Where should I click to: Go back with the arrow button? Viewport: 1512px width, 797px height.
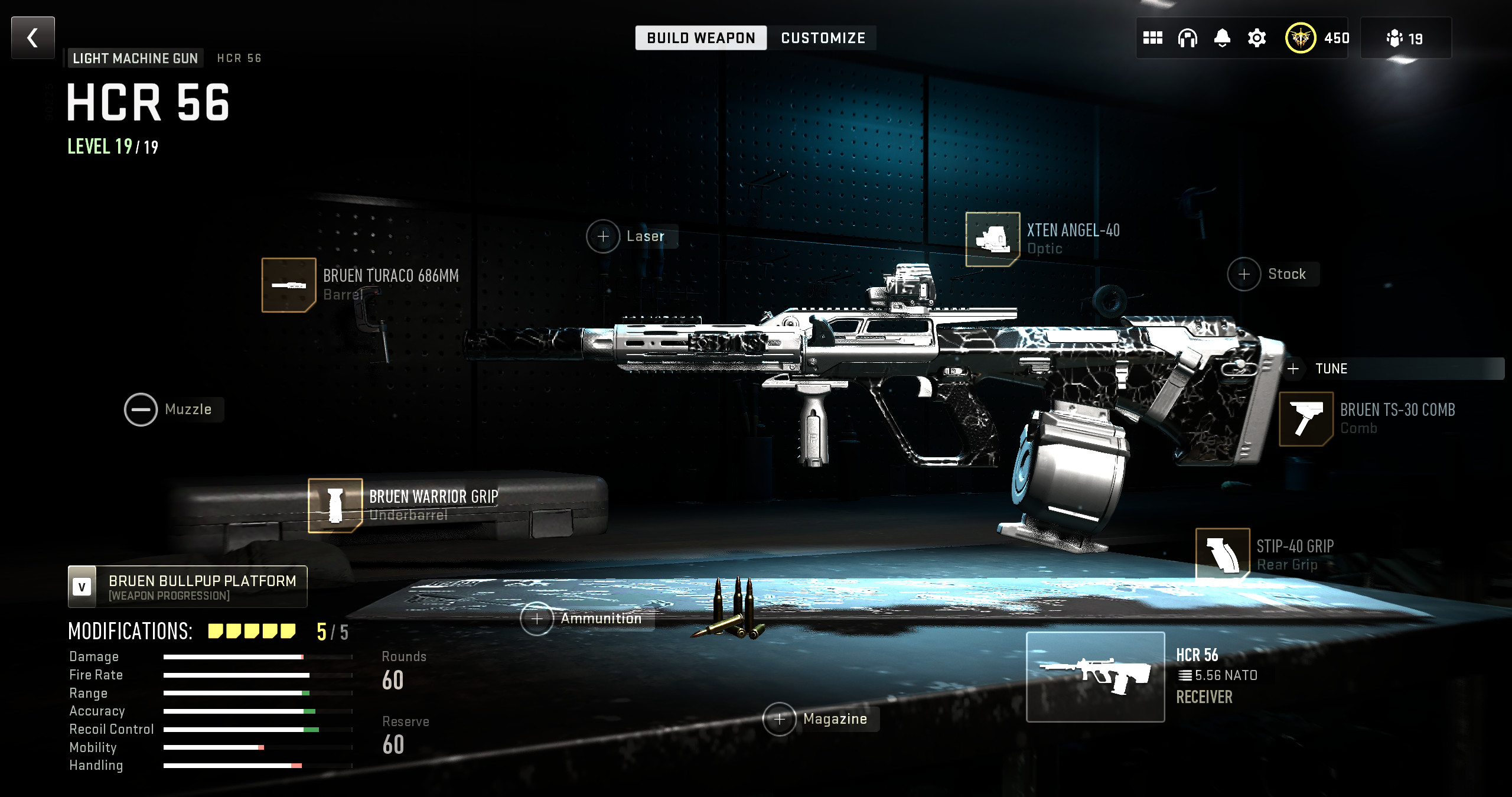[33, 38]
